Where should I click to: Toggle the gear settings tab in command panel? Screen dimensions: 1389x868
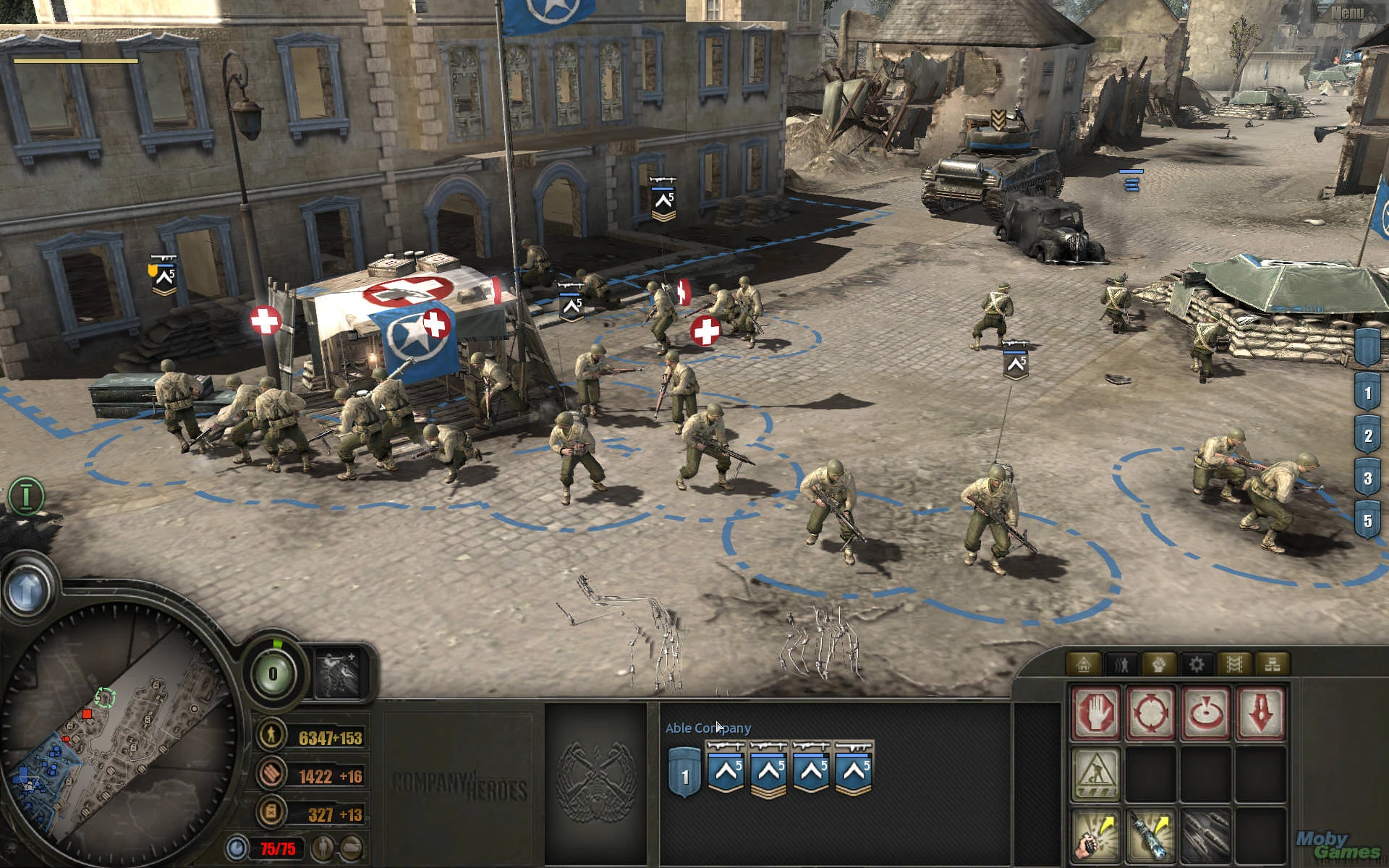tap(1198, 663)
